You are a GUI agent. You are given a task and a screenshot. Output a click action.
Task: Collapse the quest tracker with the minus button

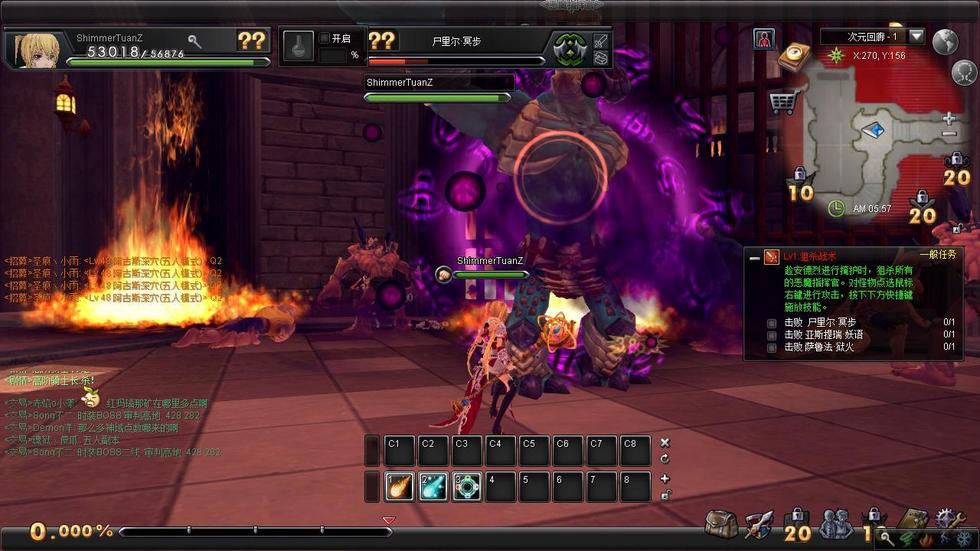[754, 257]
